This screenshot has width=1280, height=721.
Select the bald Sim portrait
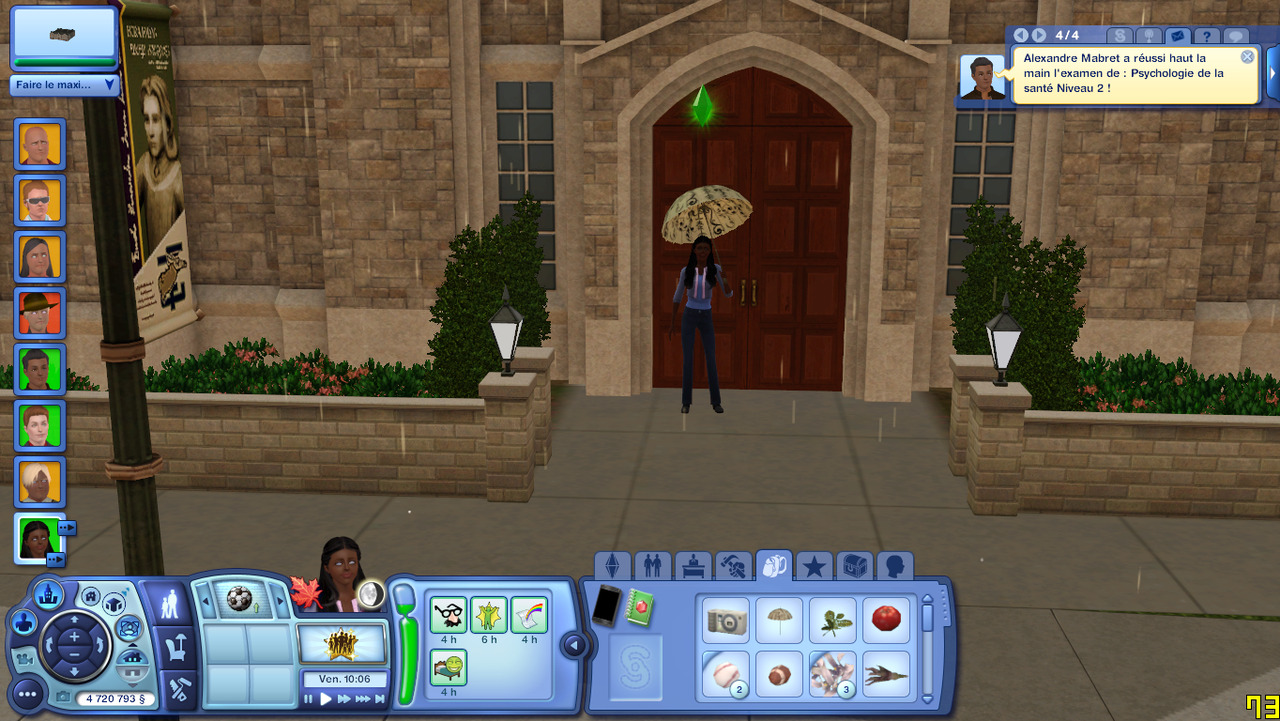(40, 145)
